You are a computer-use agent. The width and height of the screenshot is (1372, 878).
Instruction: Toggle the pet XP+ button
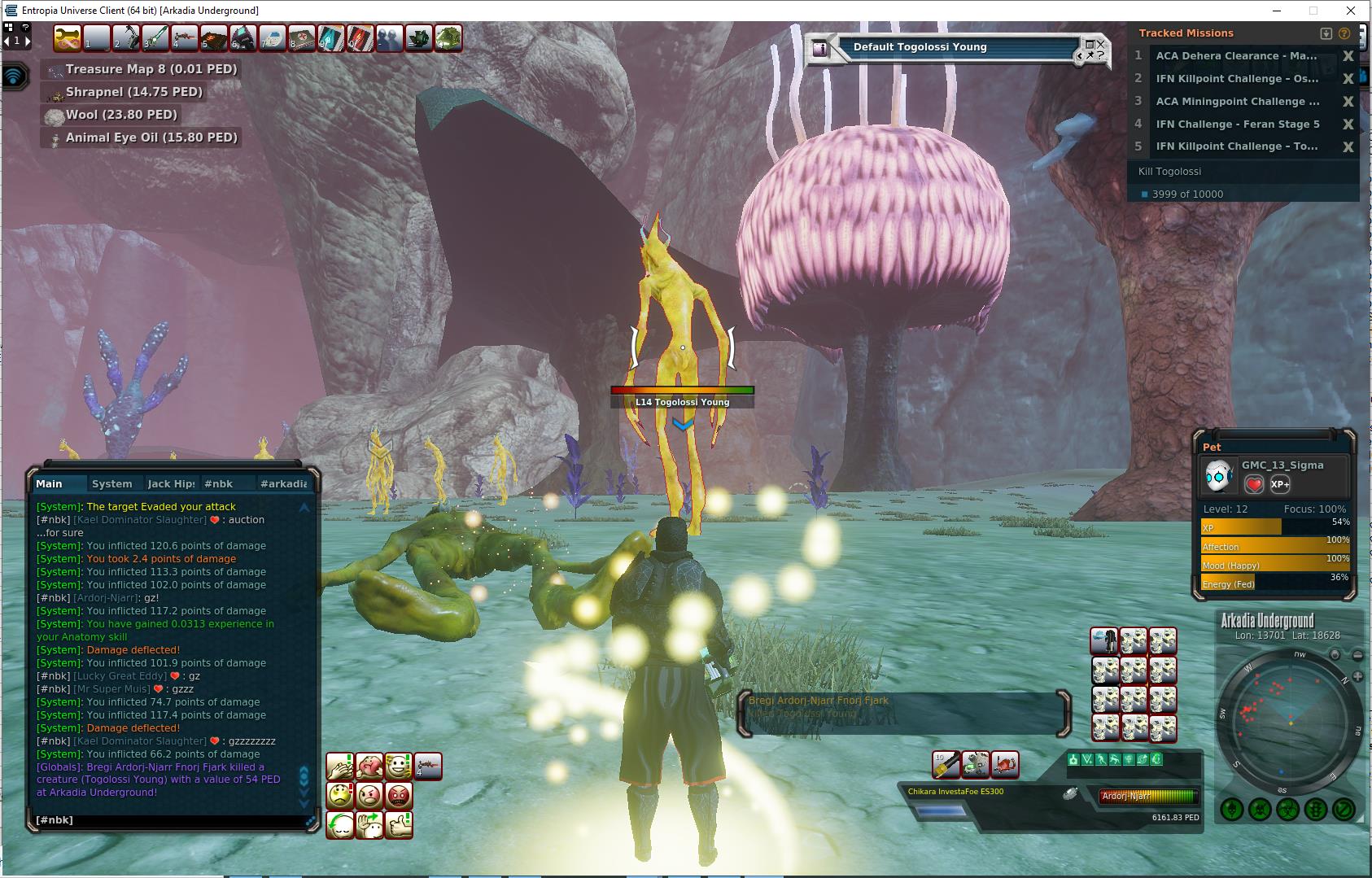(1279, 485)
